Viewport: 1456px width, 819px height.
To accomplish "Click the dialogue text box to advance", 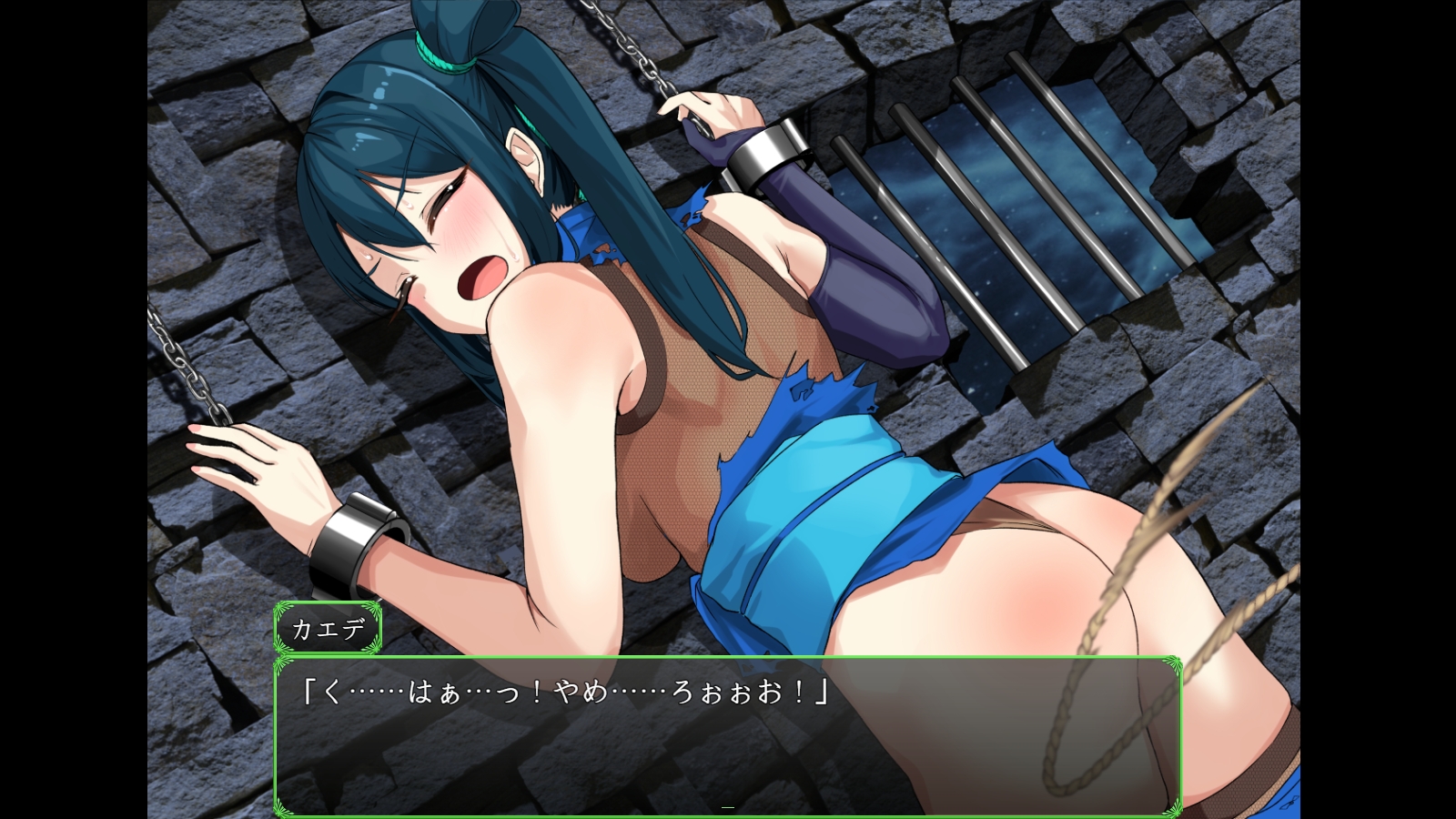I will 726,735.
